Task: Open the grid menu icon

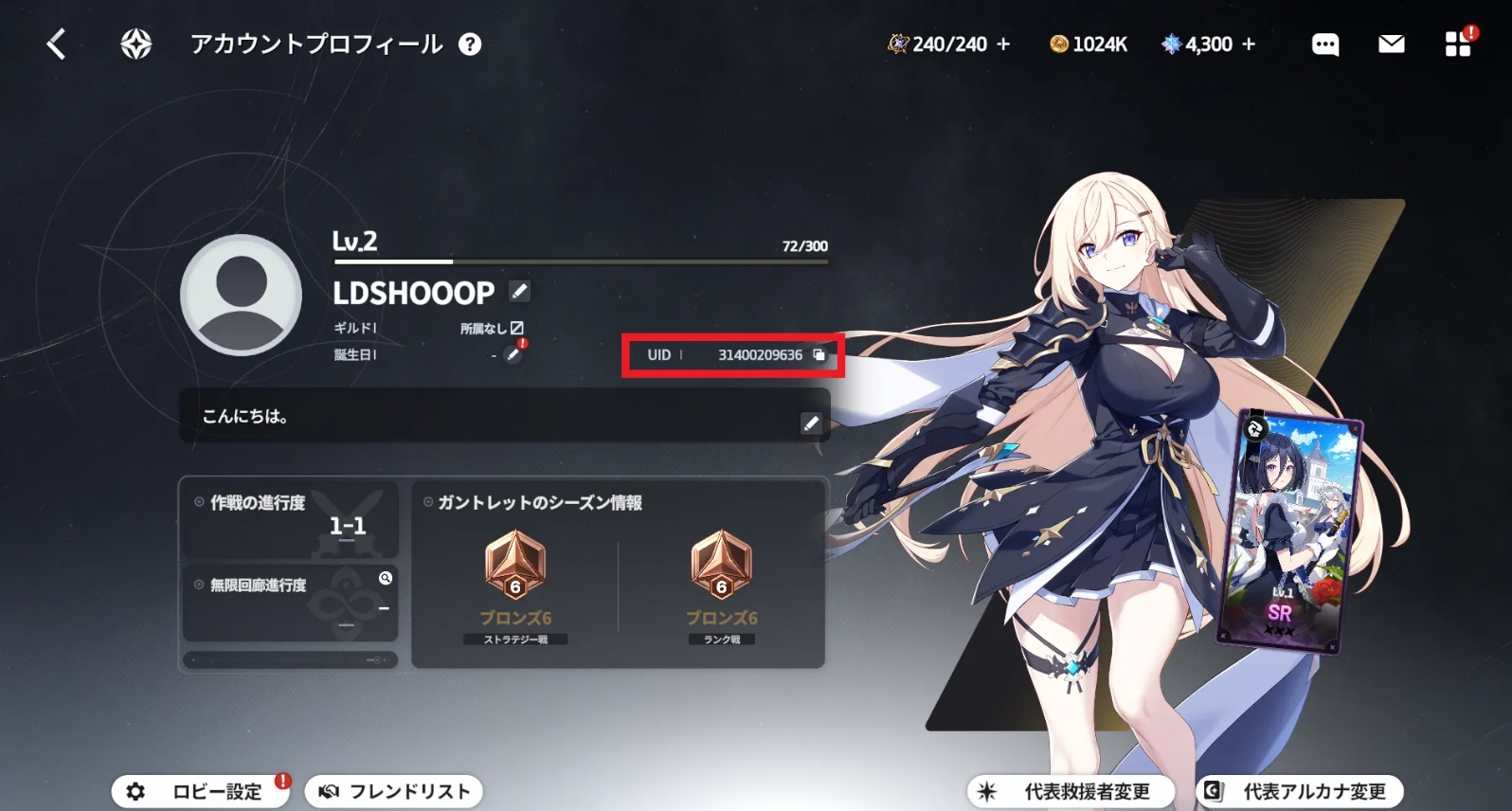Action: [1458, 45]
